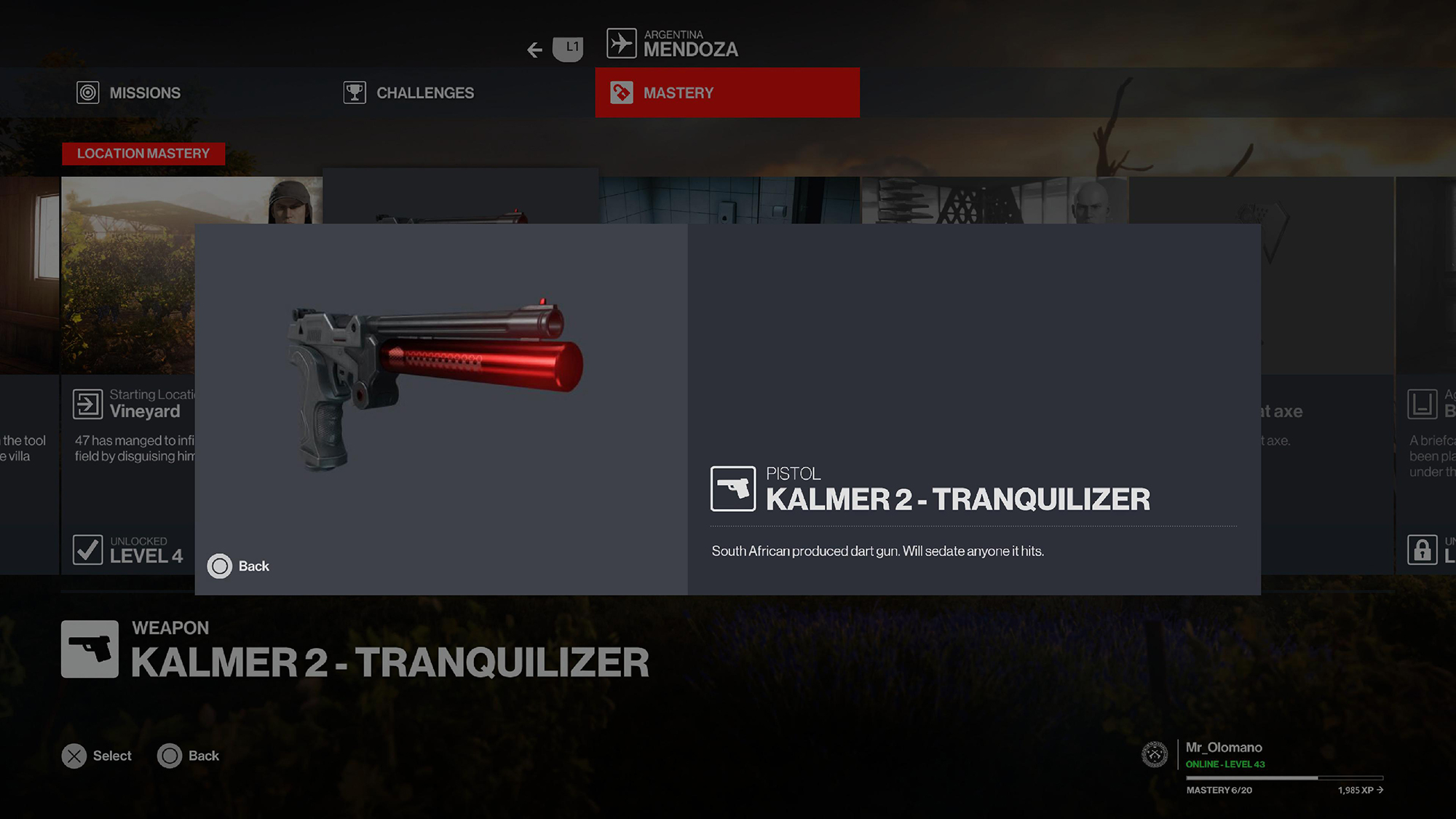Click the player emblem beside Mr_Olomano
Image resolution: width=1456 pixels, height=819 pixels.
tap(1155, 755)
